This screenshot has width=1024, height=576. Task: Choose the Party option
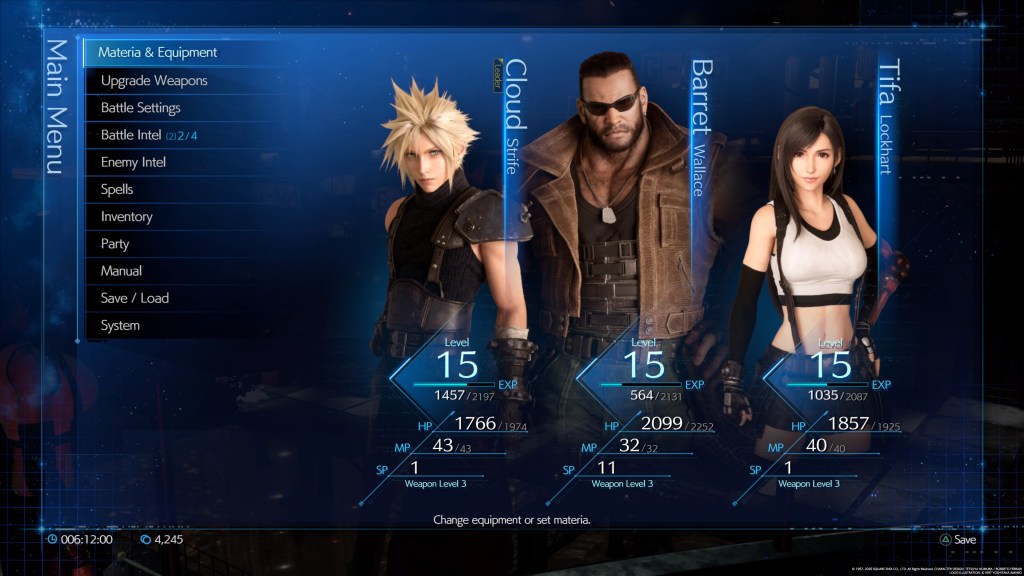(115, 243)
